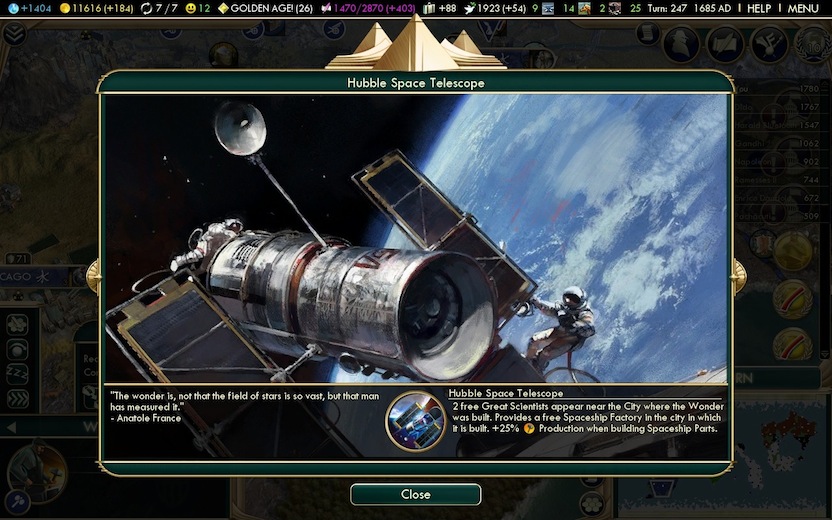Open the social policies button
This screenshot has width=832, height=520.
(767, 44)
